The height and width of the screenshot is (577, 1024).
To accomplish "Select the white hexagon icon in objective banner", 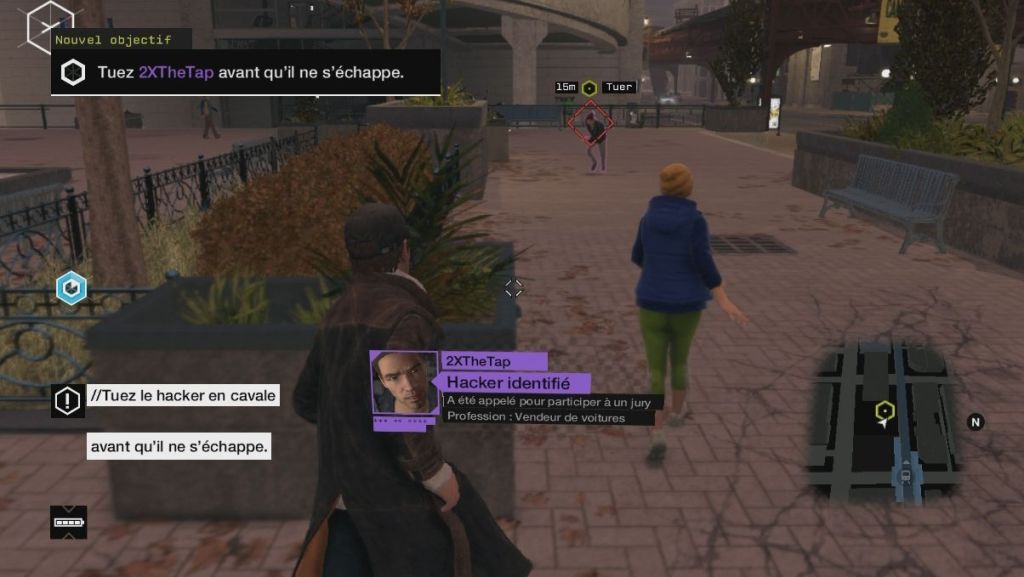I will pos(73,73).
